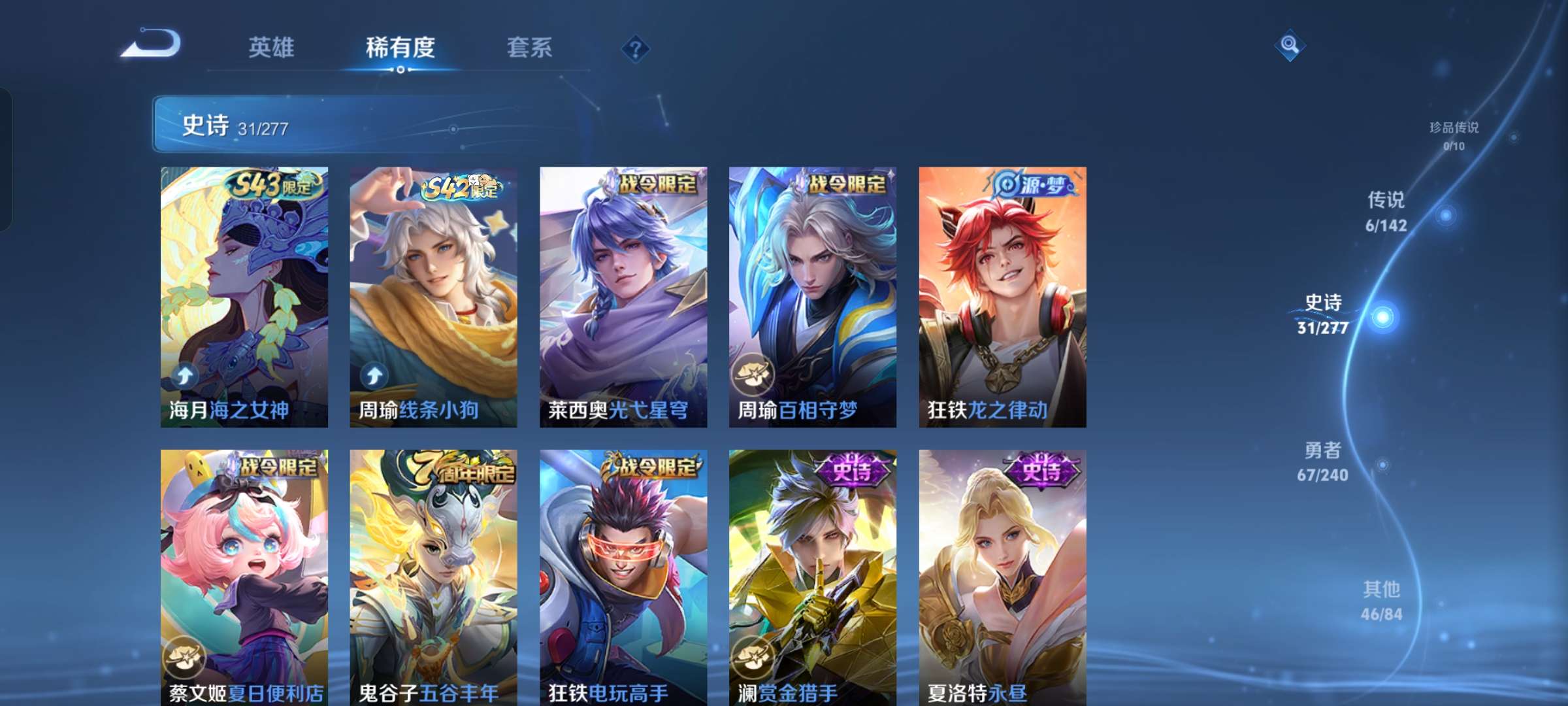Open the help question mark icon
1568x706 pixels.
point(634,48)
